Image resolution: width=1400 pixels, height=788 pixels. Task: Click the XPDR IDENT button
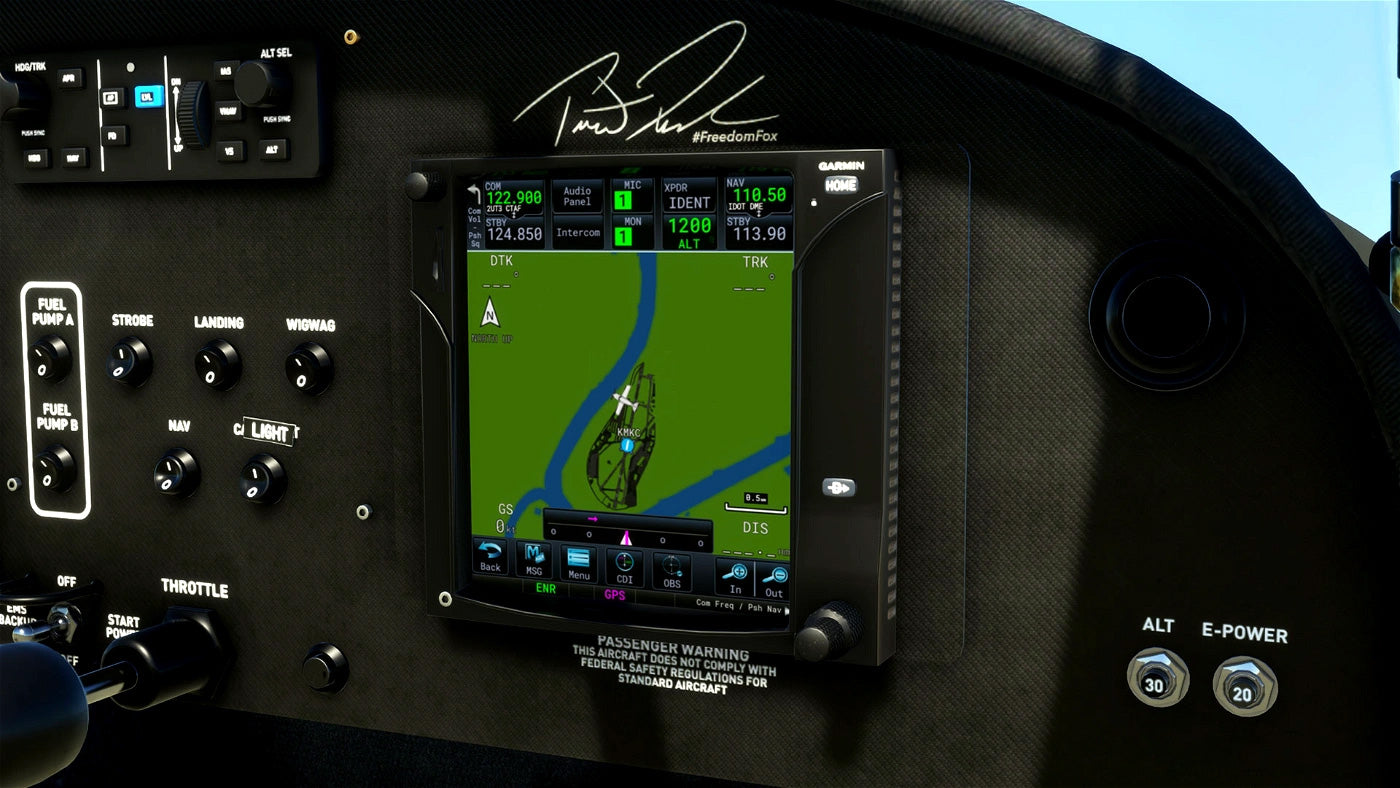[689, 196]
